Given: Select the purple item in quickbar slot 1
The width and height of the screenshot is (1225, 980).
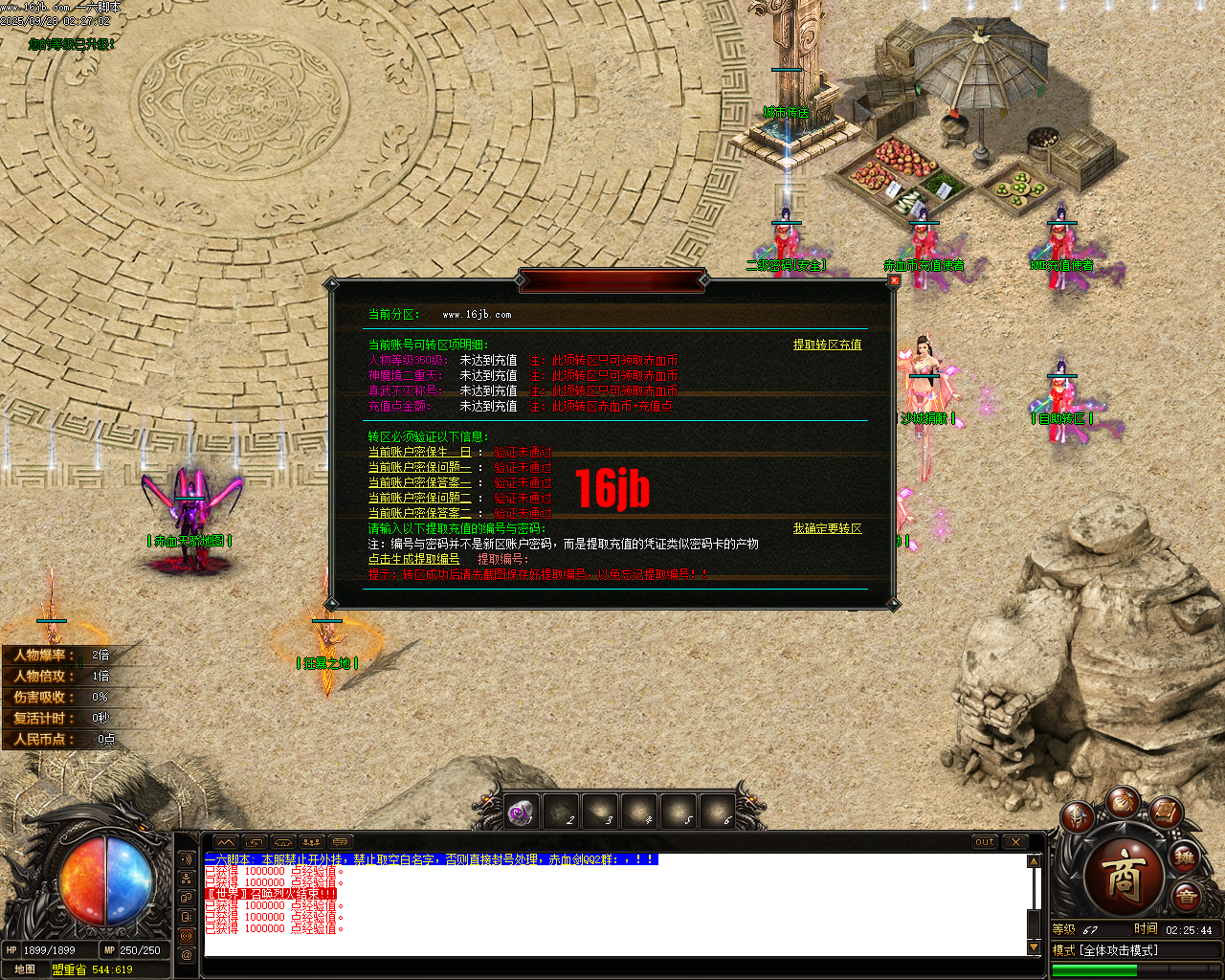Looking at the screenshot, I should coord(520,811).
